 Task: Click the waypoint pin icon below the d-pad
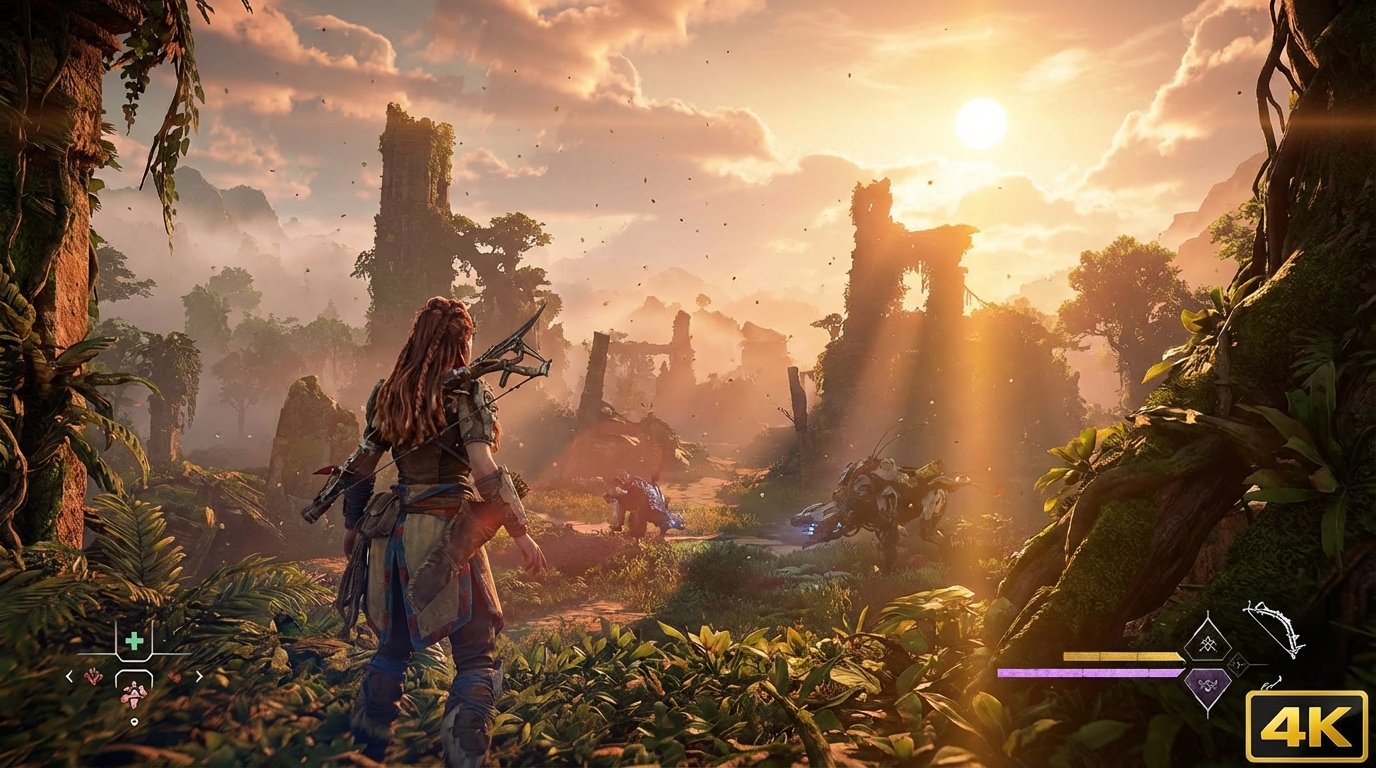134,721
